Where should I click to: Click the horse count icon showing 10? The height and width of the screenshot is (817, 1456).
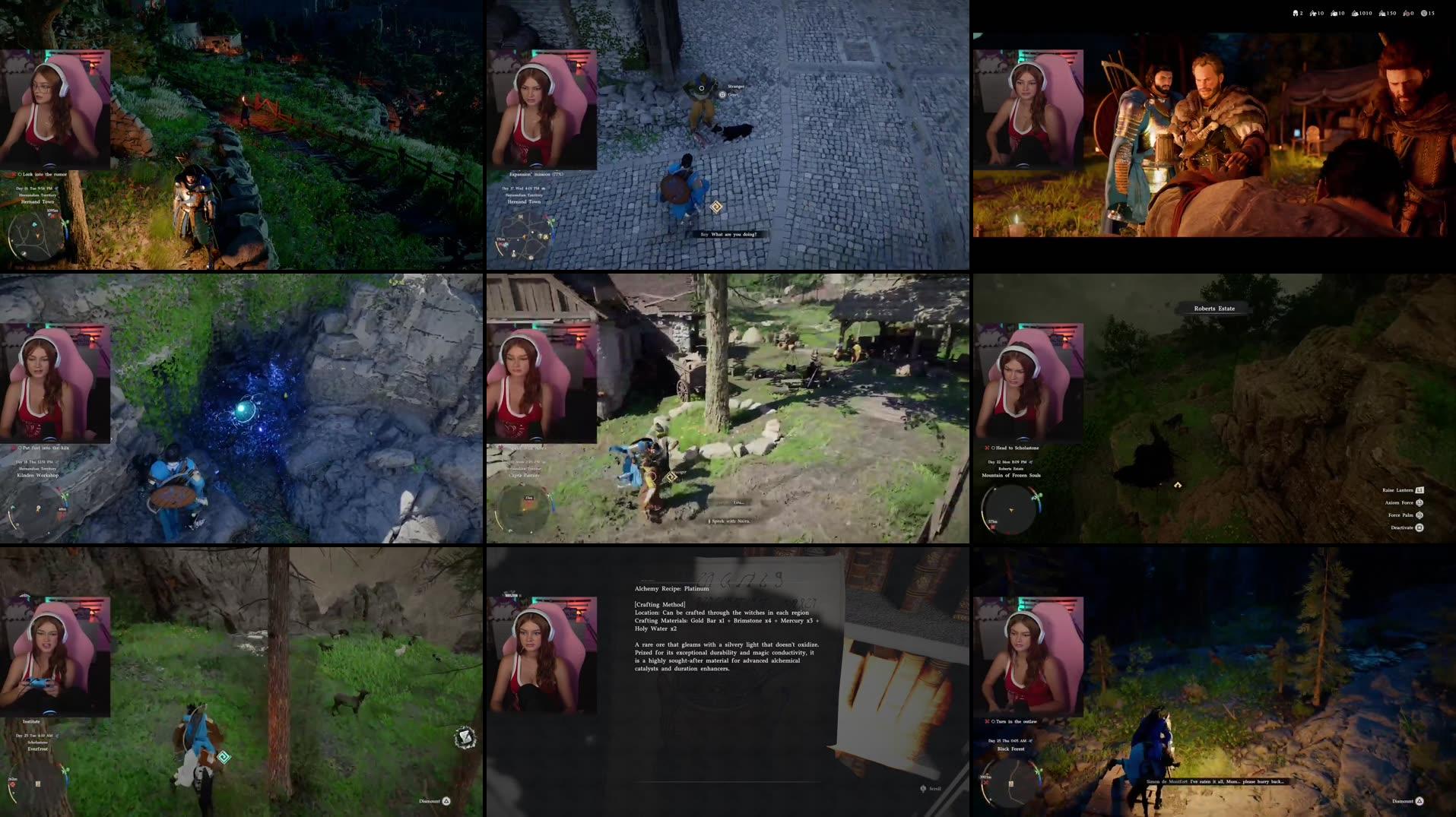1314,13
